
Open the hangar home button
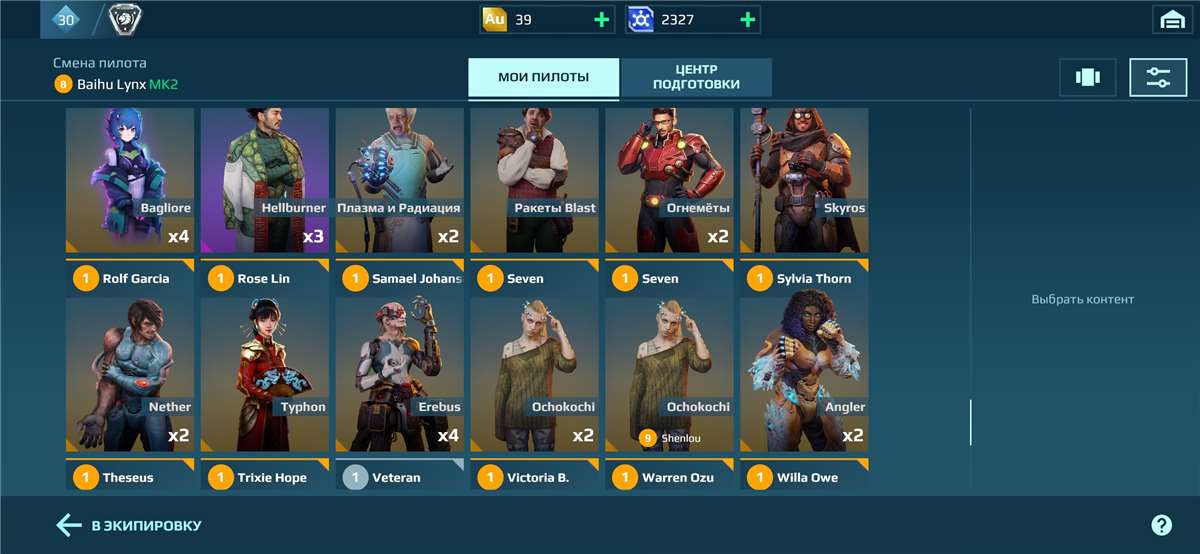coord(1172,19)
